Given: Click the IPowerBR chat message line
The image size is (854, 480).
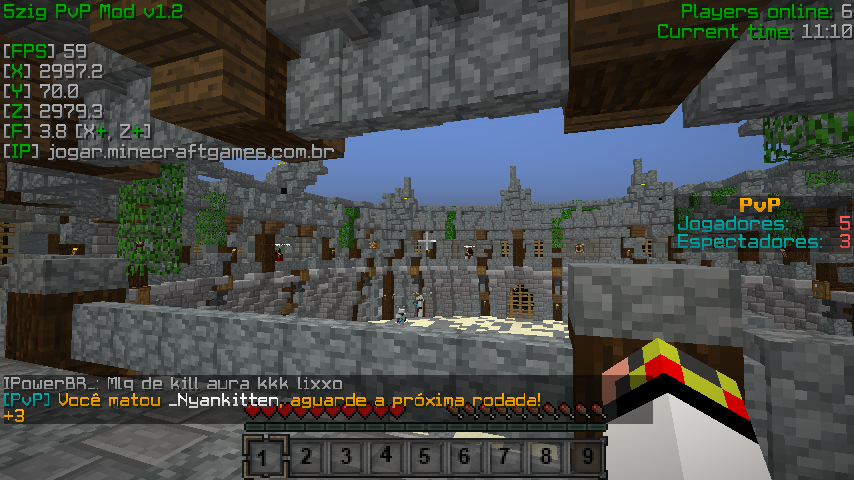Looking at the screenshot, I should coord(173,384).
